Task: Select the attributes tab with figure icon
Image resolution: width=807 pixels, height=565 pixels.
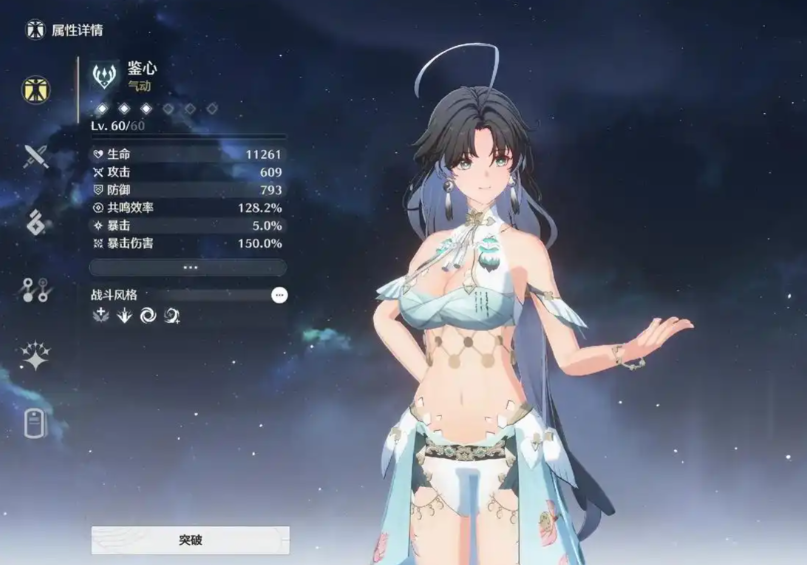Action: (37, 88)
